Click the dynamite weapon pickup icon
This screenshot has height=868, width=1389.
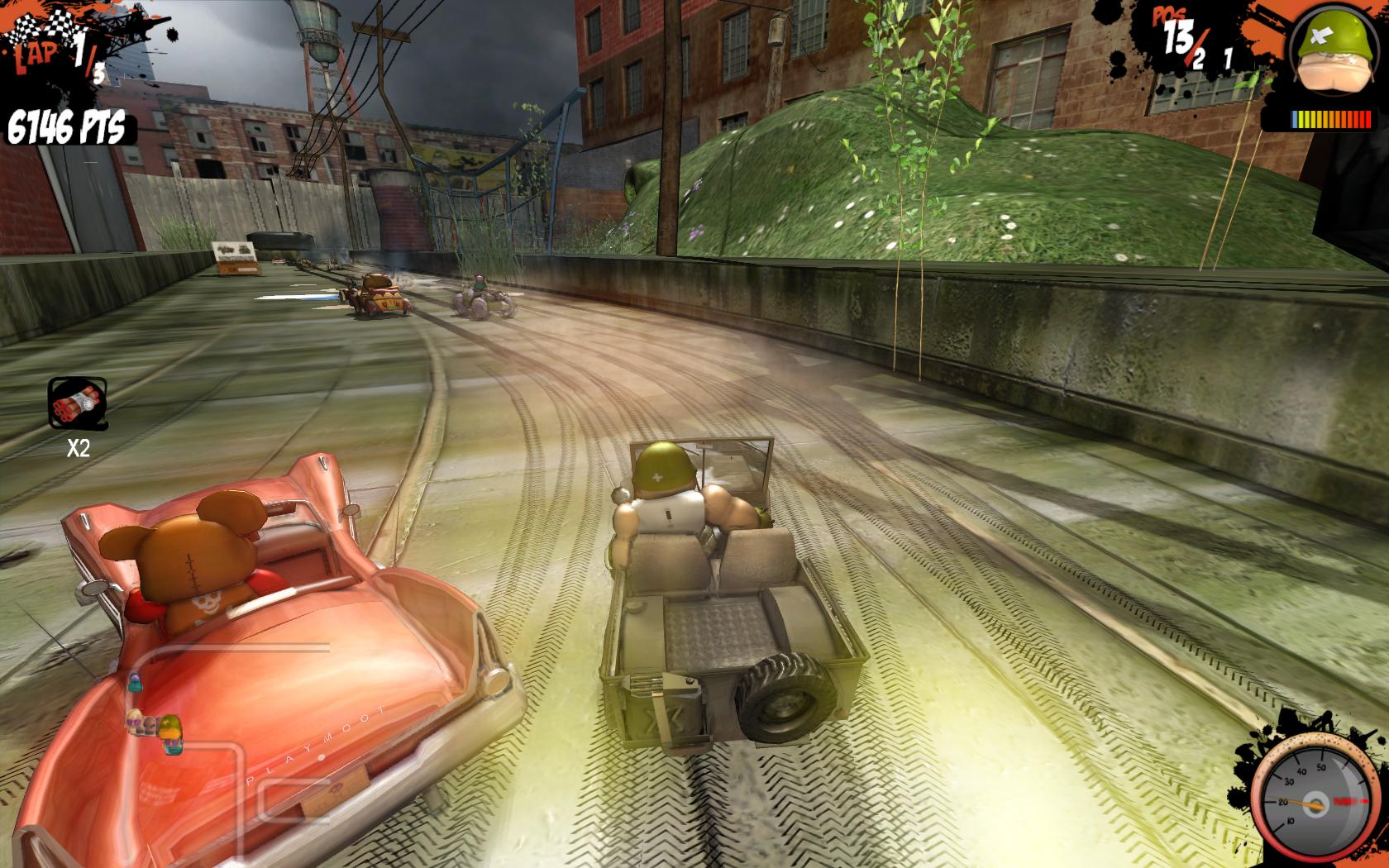[x=79, y=401]
